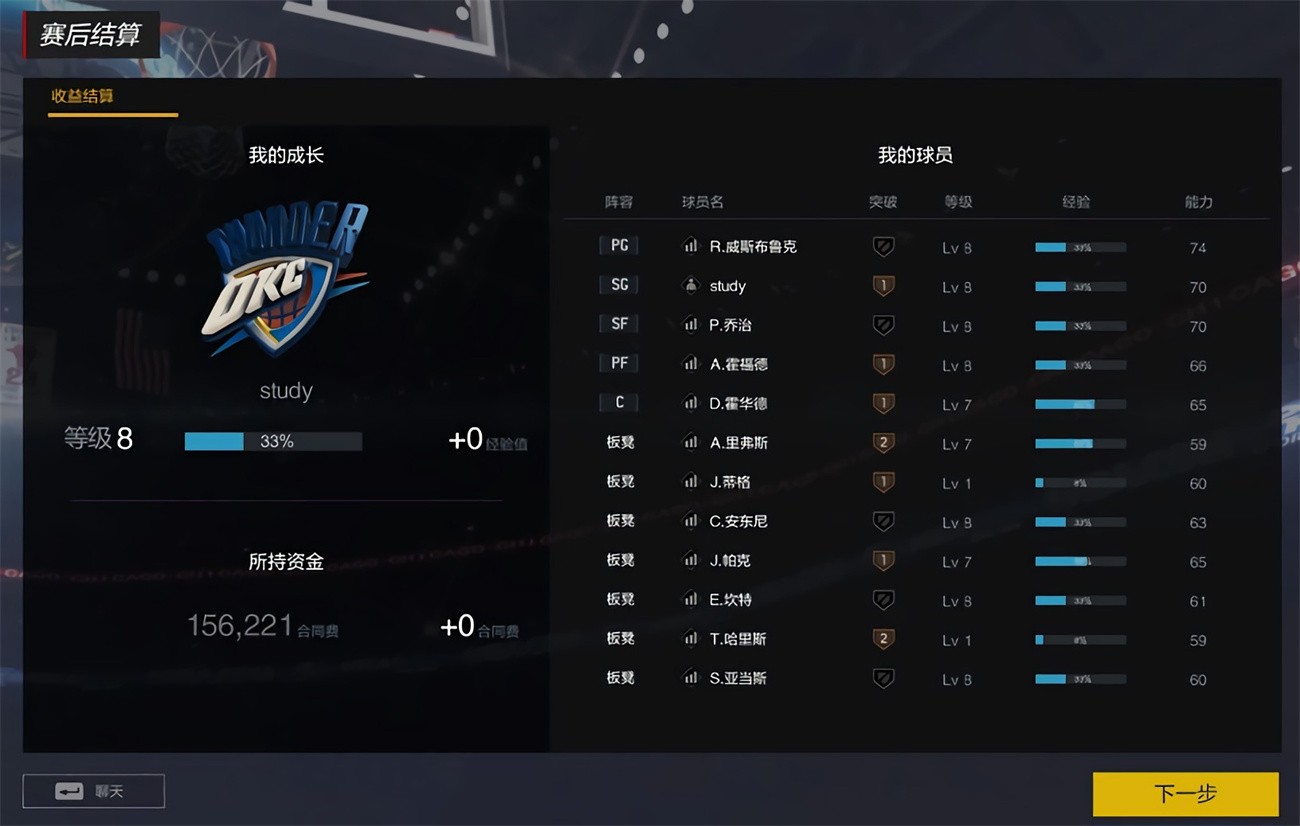Click the experience bar of J.蒂格
This screenshot has height=826, width=1300.
coord(1078,482)
